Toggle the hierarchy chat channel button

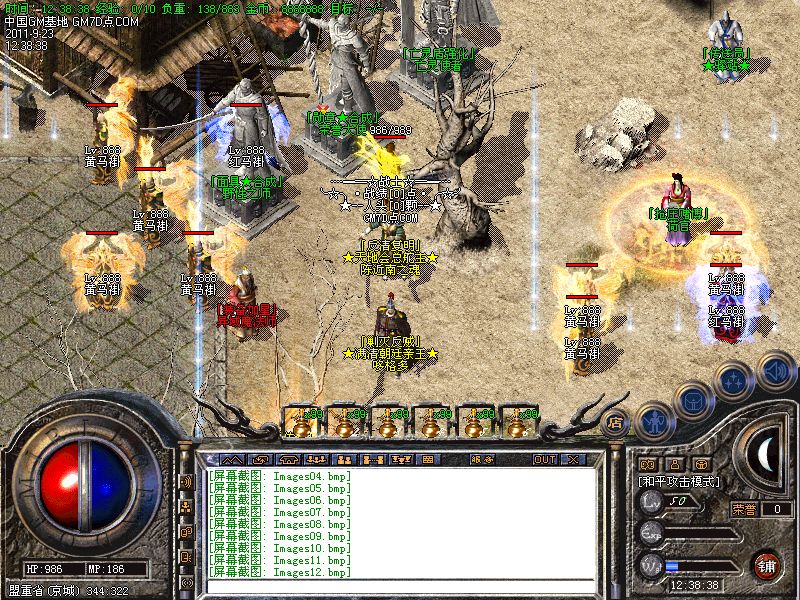point(186,506)
